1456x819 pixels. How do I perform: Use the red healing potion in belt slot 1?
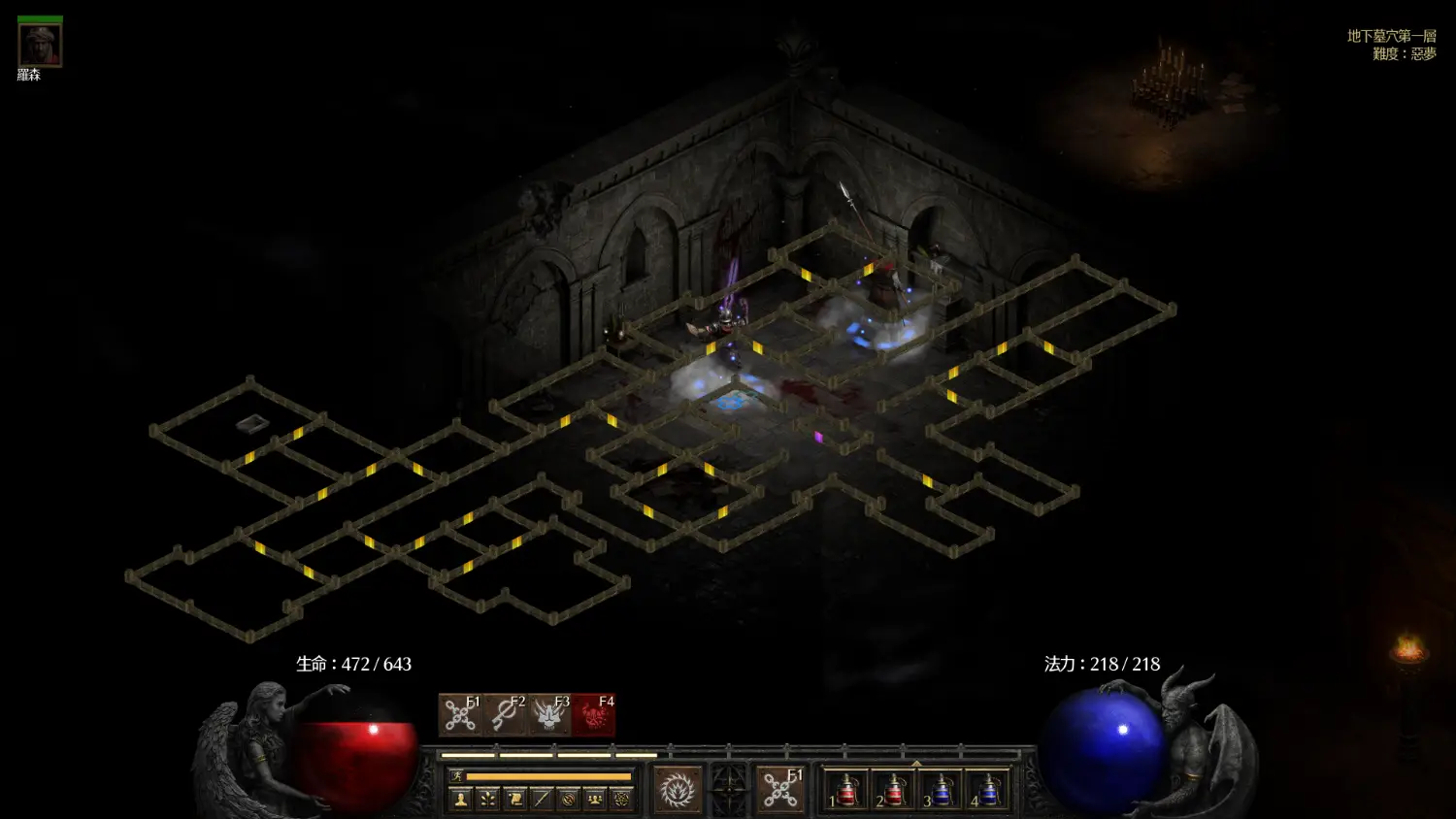845,791
